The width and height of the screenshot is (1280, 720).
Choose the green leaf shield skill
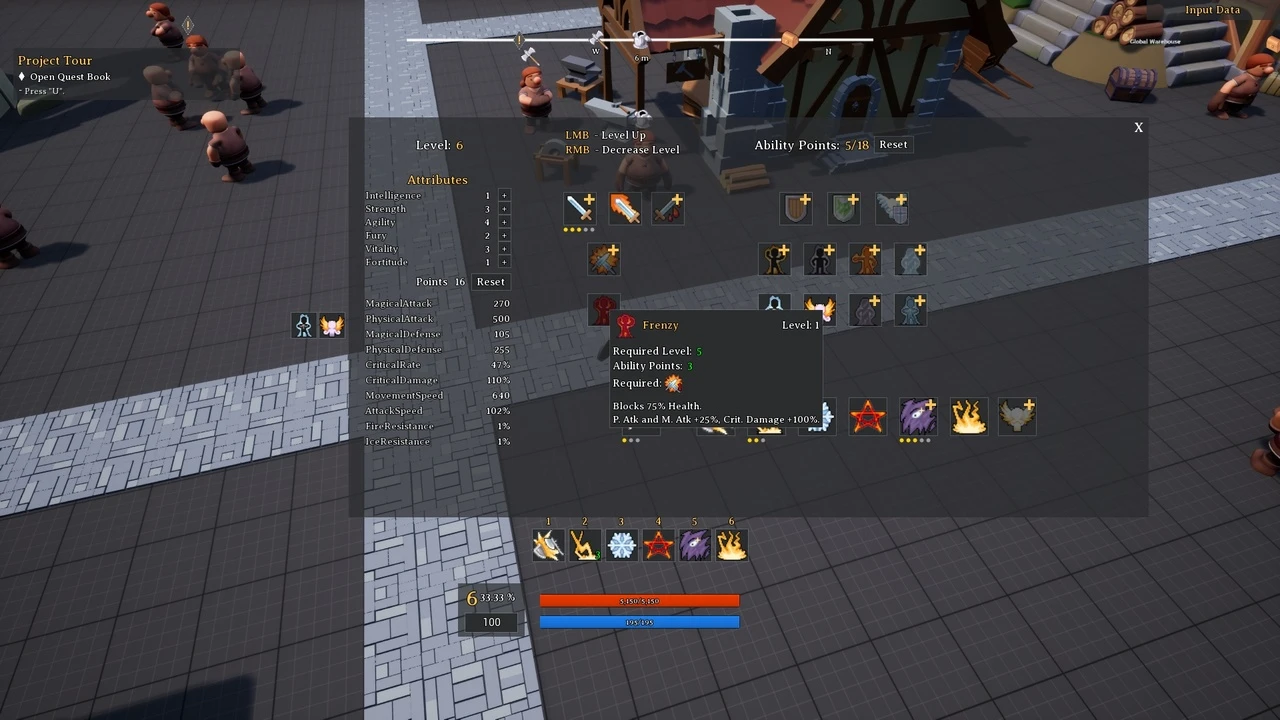[844, 208]
